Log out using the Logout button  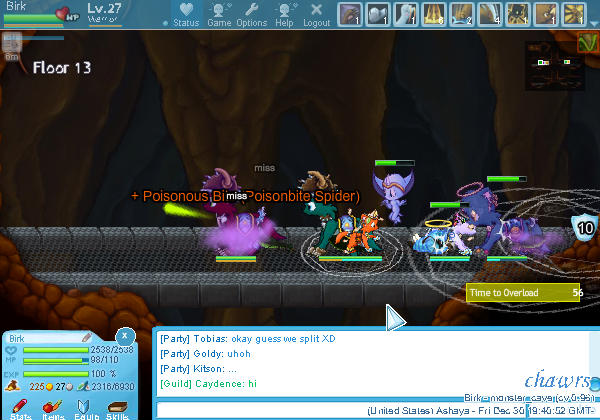316,14
